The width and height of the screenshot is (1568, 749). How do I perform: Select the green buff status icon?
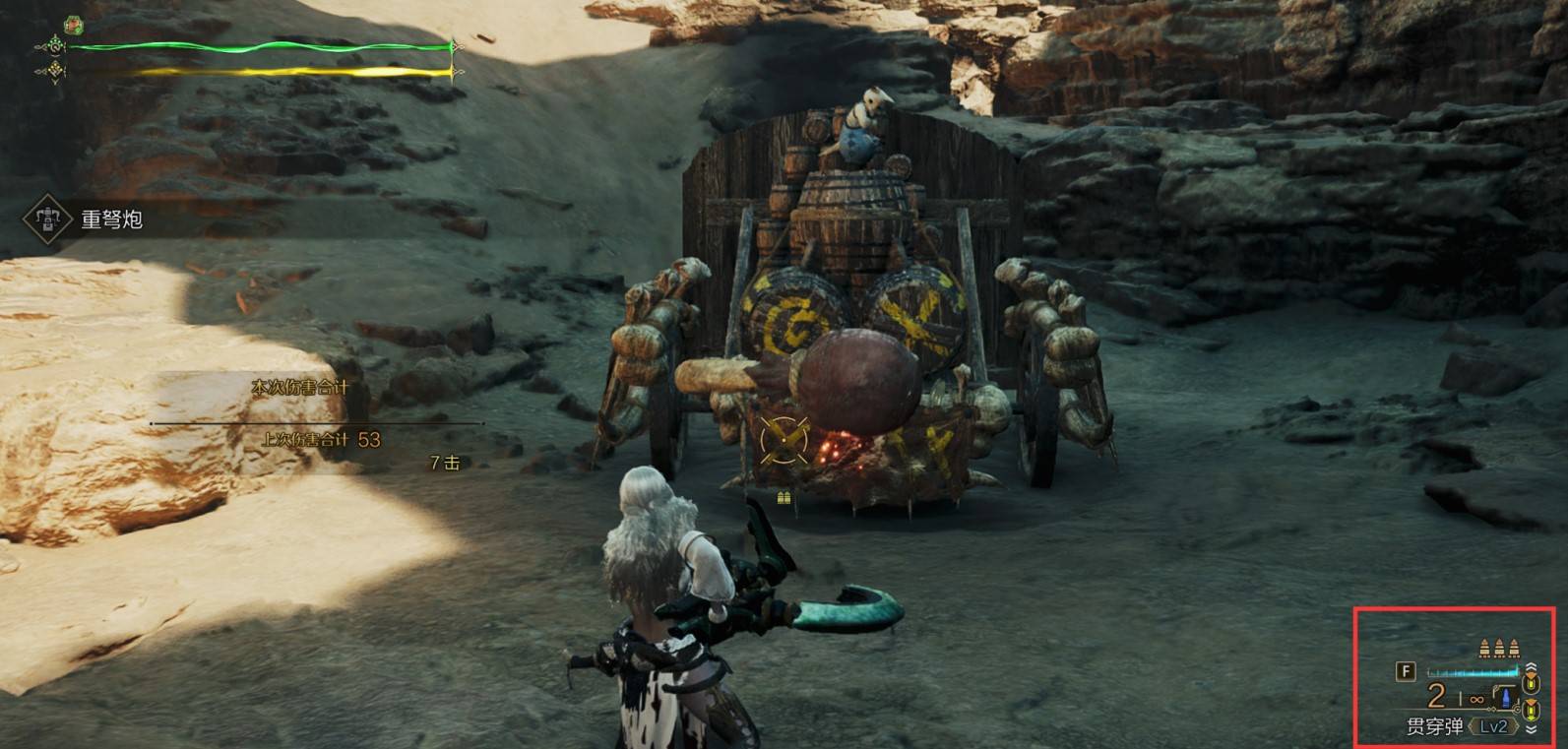73,25
